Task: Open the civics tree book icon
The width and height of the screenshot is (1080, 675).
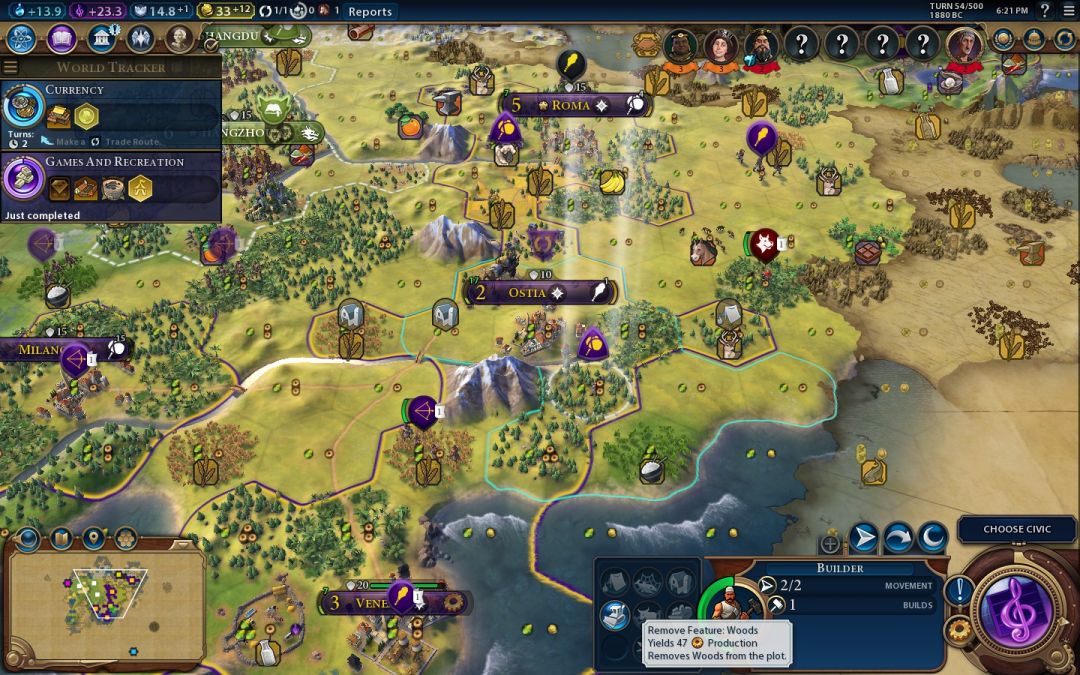Action: click(61, 39)
